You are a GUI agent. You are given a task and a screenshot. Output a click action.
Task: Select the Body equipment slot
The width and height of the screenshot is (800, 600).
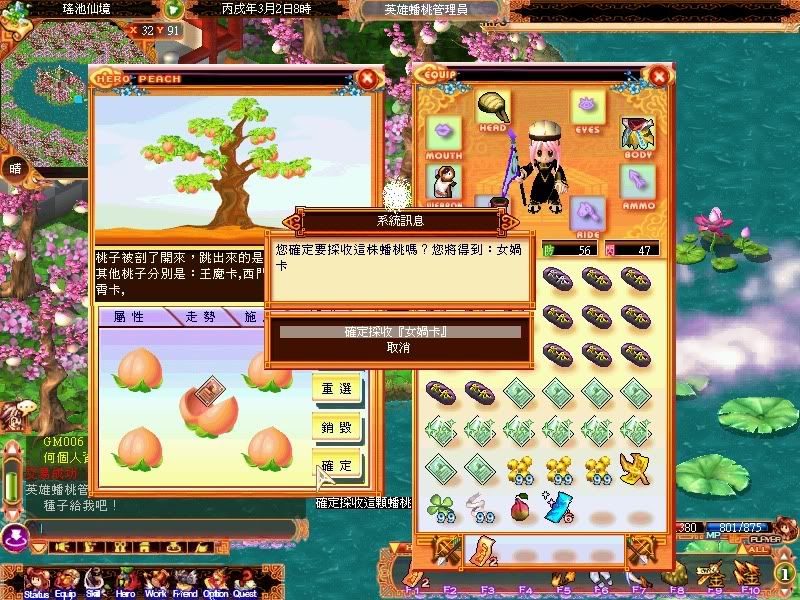coord(637,133)
